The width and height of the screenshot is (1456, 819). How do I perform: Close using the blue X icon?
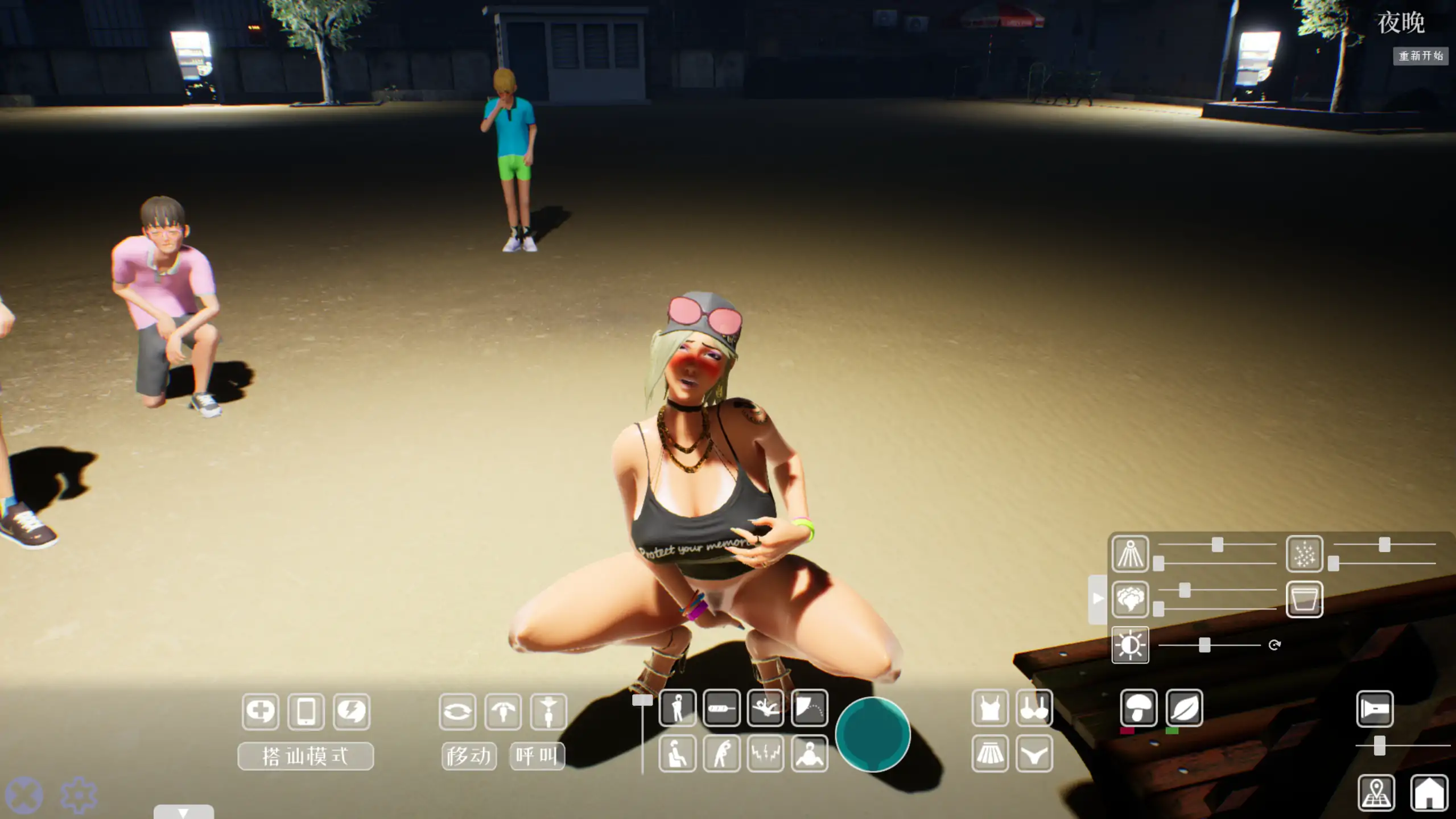pyautogui.click(x=24, y=795)
